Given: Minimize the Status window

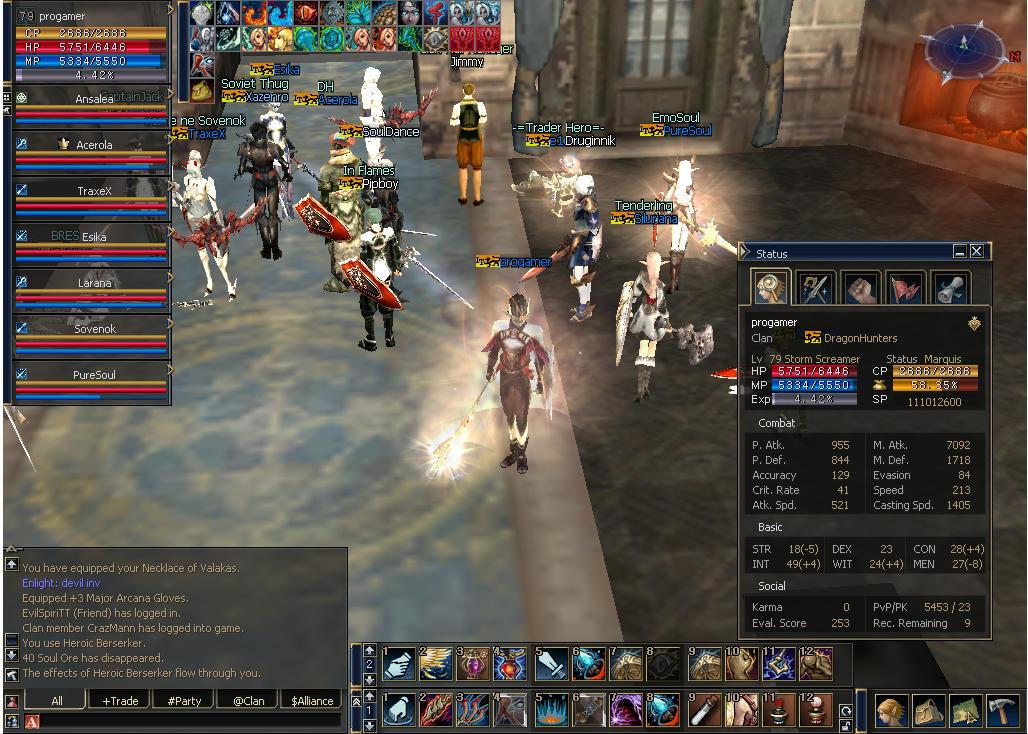Looking at the screenshot, I should coord(960,252).
